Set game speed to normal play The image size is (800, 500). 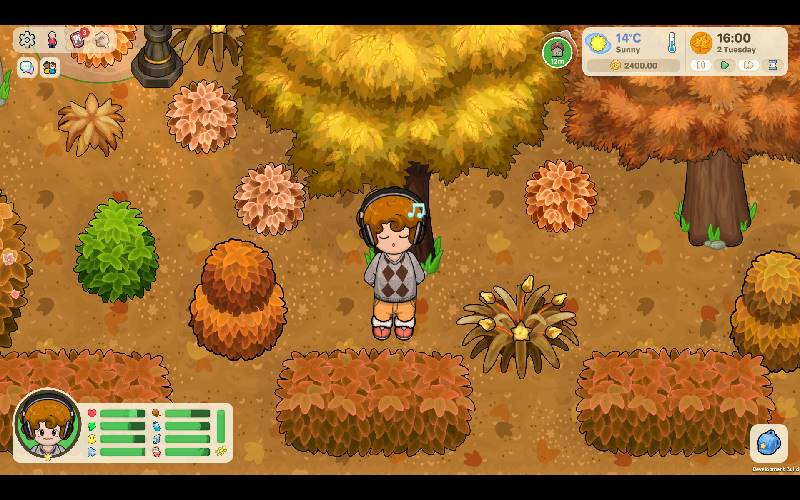(725, 65)
